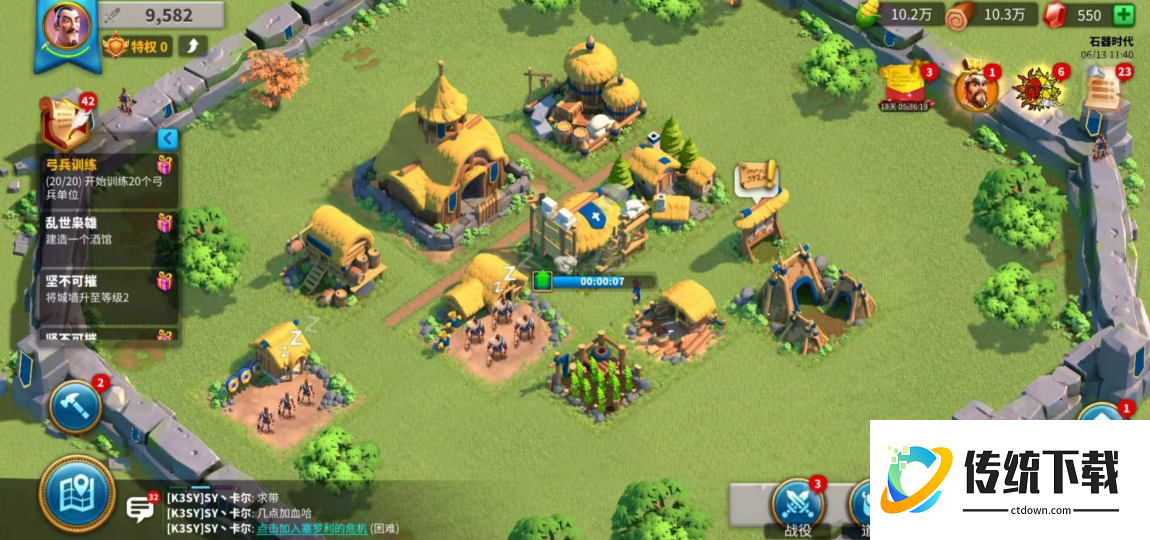Open the chat speech bubble icon

139,510
